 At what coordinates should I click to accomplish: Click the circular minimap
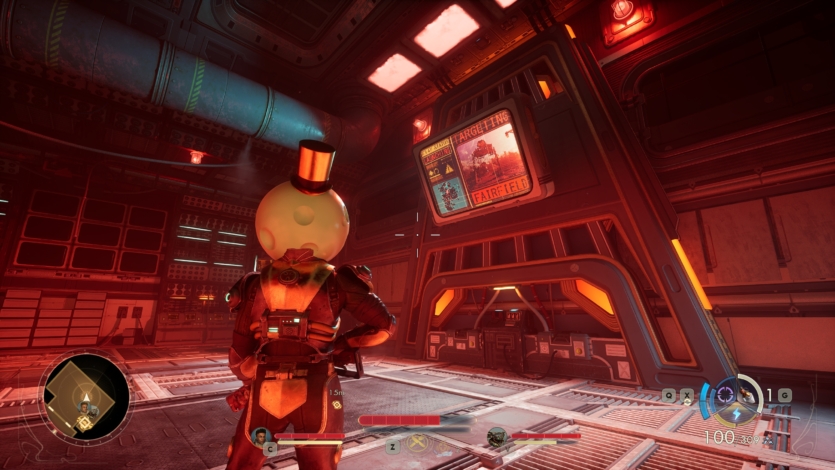coord(85,397)
